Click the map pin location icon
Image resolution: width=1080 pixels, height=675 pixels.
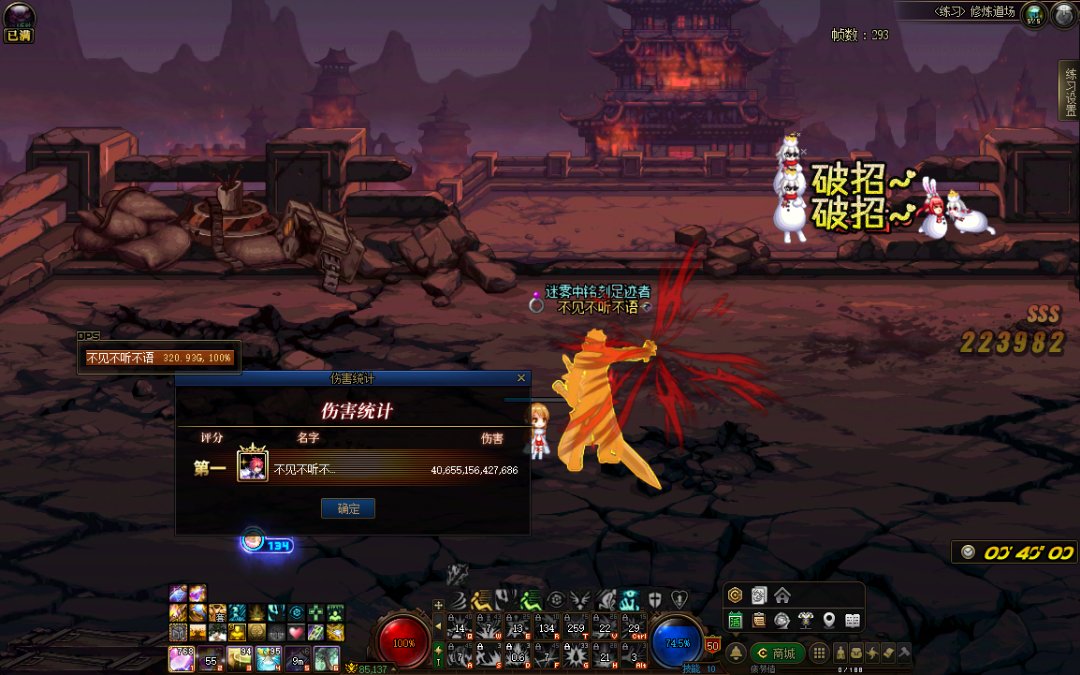829,621
